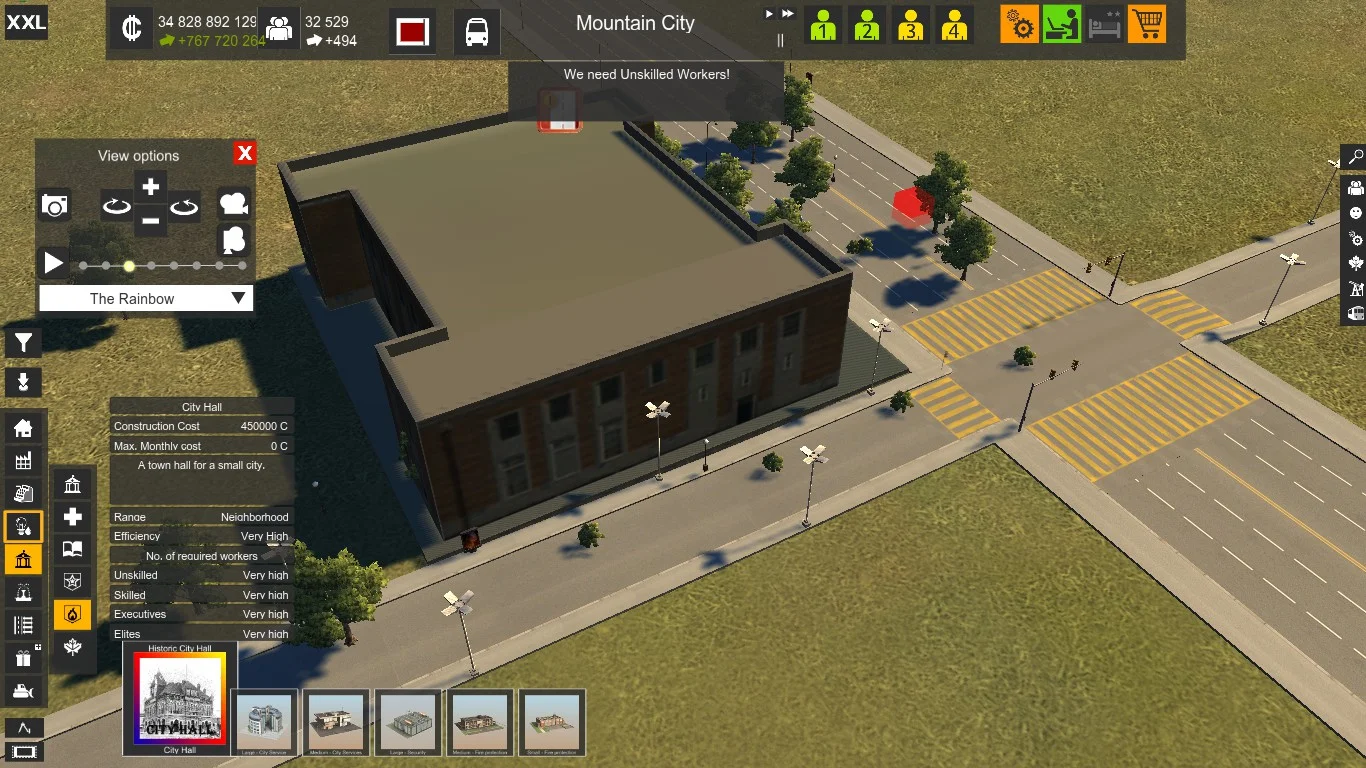The width and height of the screenshot is (1366, 768).
Task: Open the shopping cart panel
Action: coord(1147,24)
